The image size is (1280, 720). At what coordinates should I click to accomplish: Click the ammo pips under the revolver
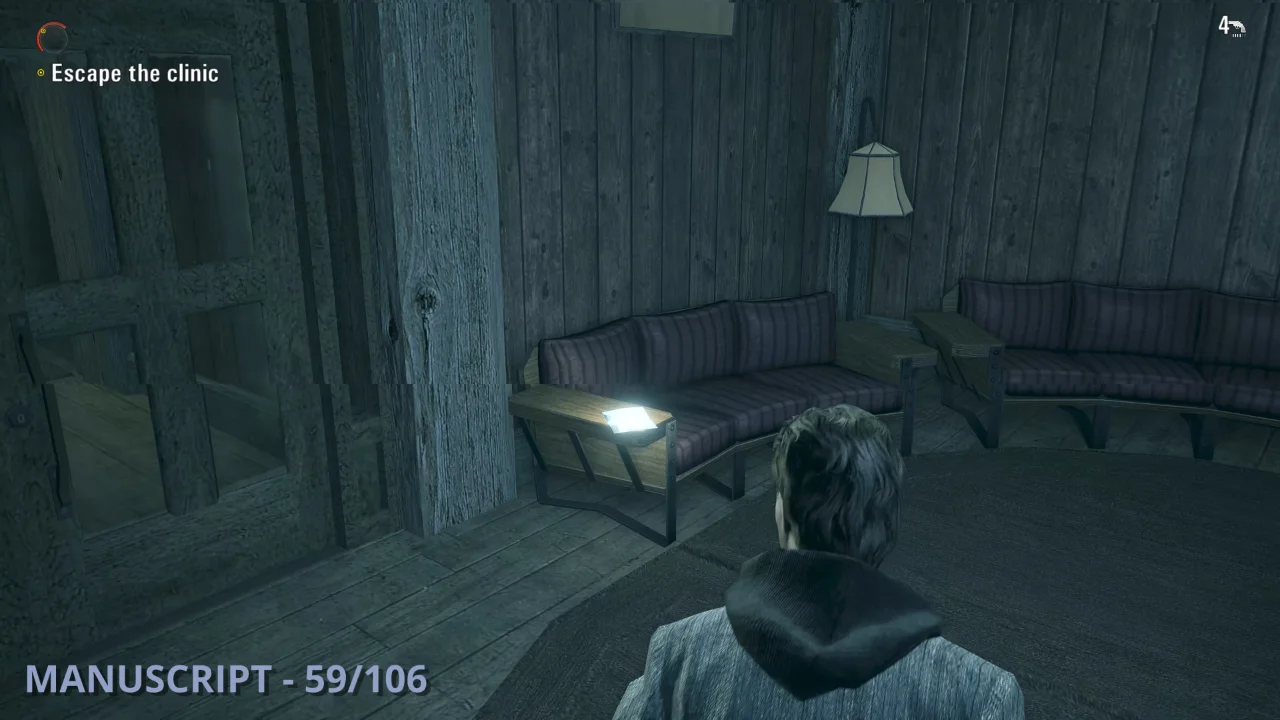1237,36
